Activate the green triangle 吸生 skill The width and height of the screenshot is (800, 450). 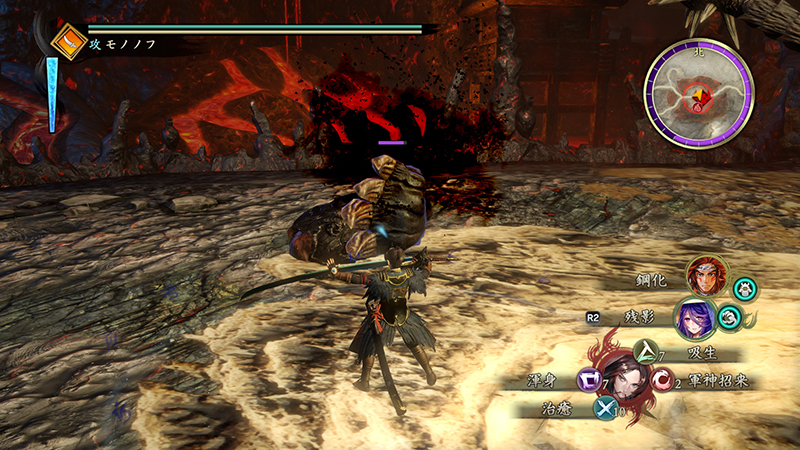(649, 351)
